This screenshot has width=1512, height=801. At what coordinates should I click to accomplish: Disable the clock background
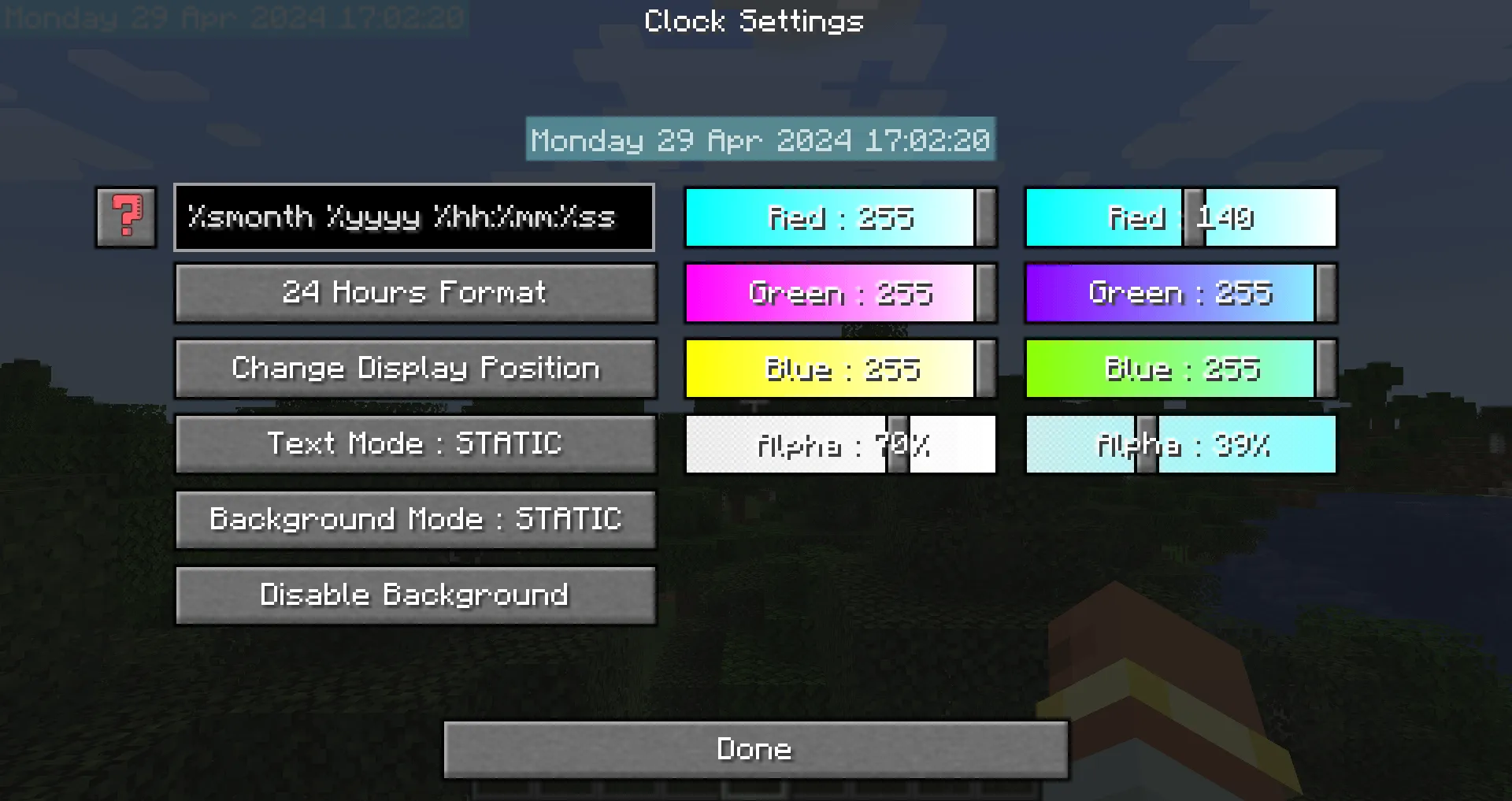tap(415, 595)
